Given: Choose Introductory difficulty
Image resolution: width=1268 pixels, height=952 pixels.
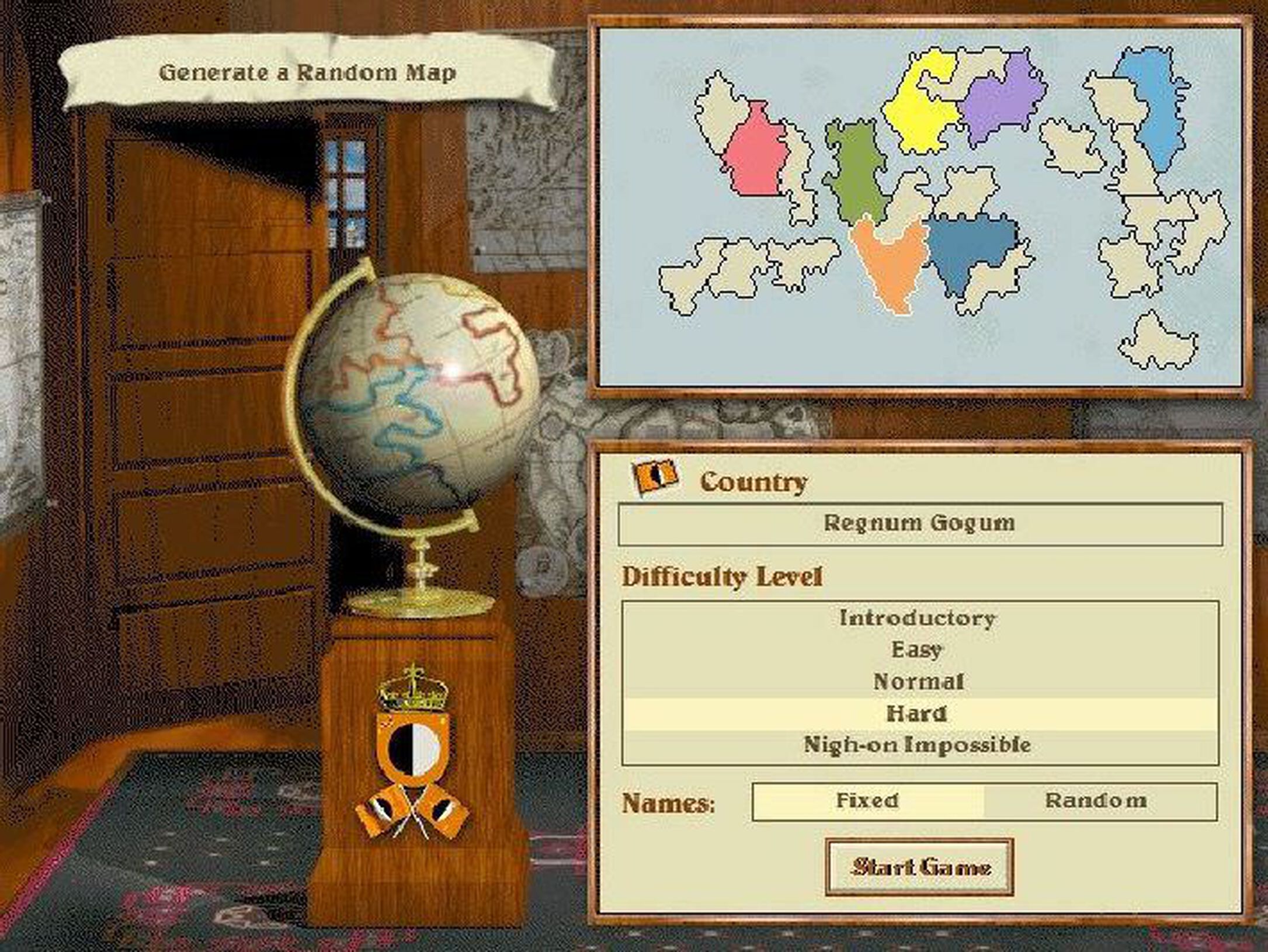Looking at the screenshot, I should click(x=917, y=618).
